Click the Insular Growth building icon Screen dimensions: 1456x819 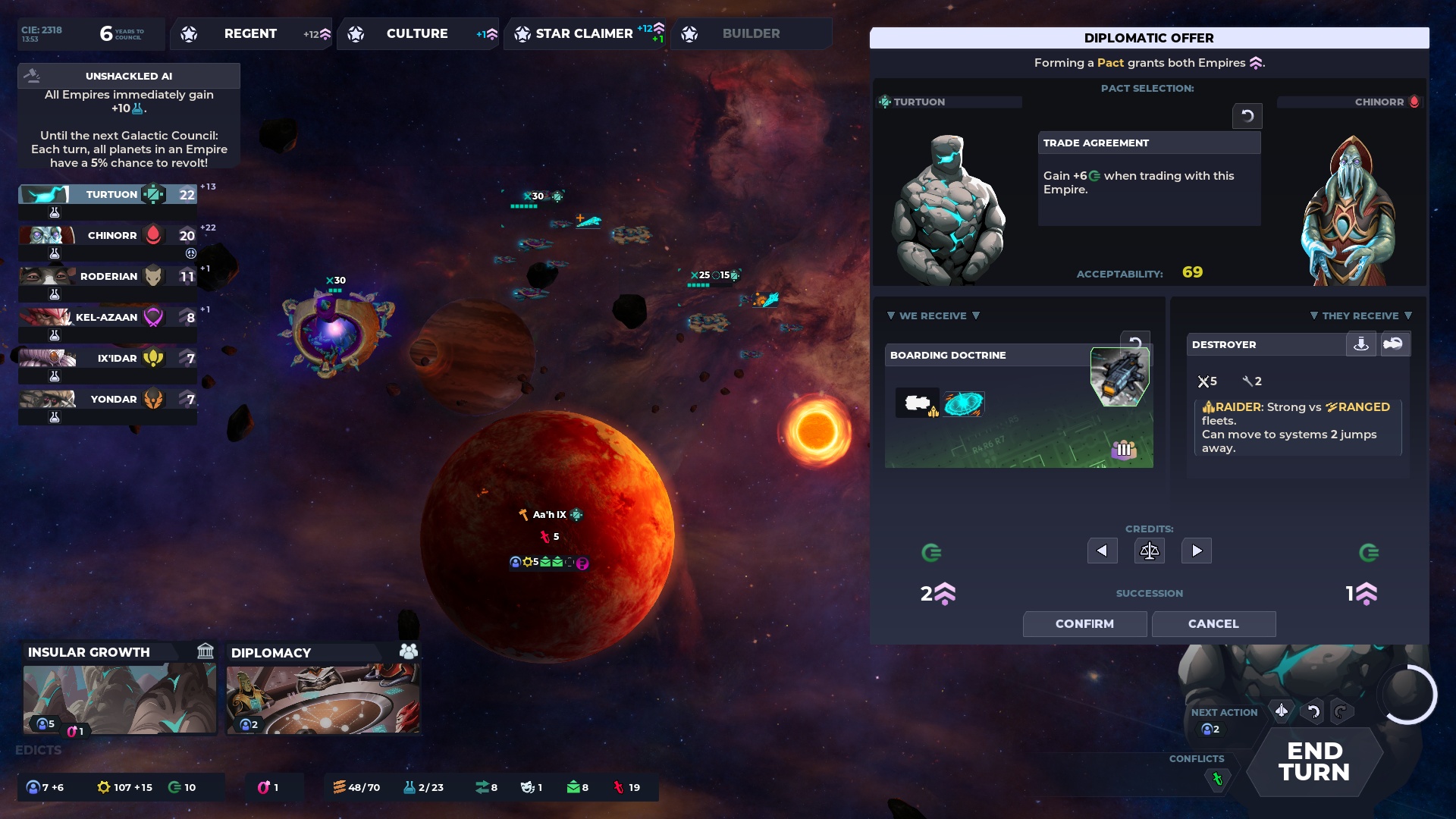click(204, 651)
